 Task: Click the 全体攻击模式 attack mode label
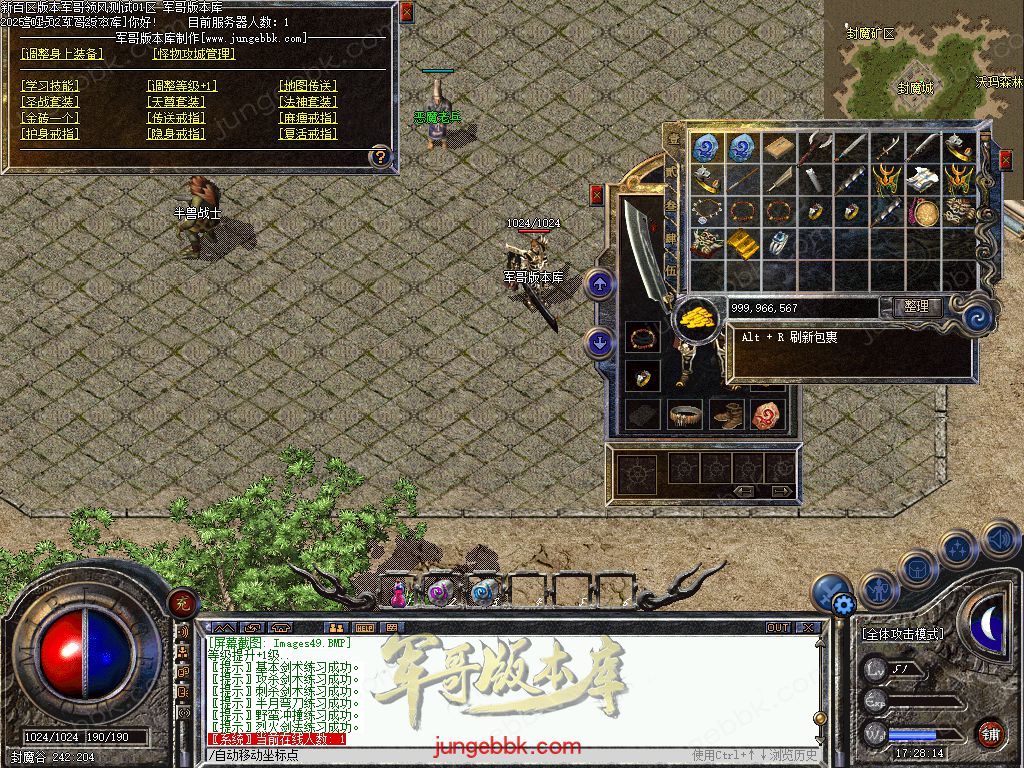point(902,634)
